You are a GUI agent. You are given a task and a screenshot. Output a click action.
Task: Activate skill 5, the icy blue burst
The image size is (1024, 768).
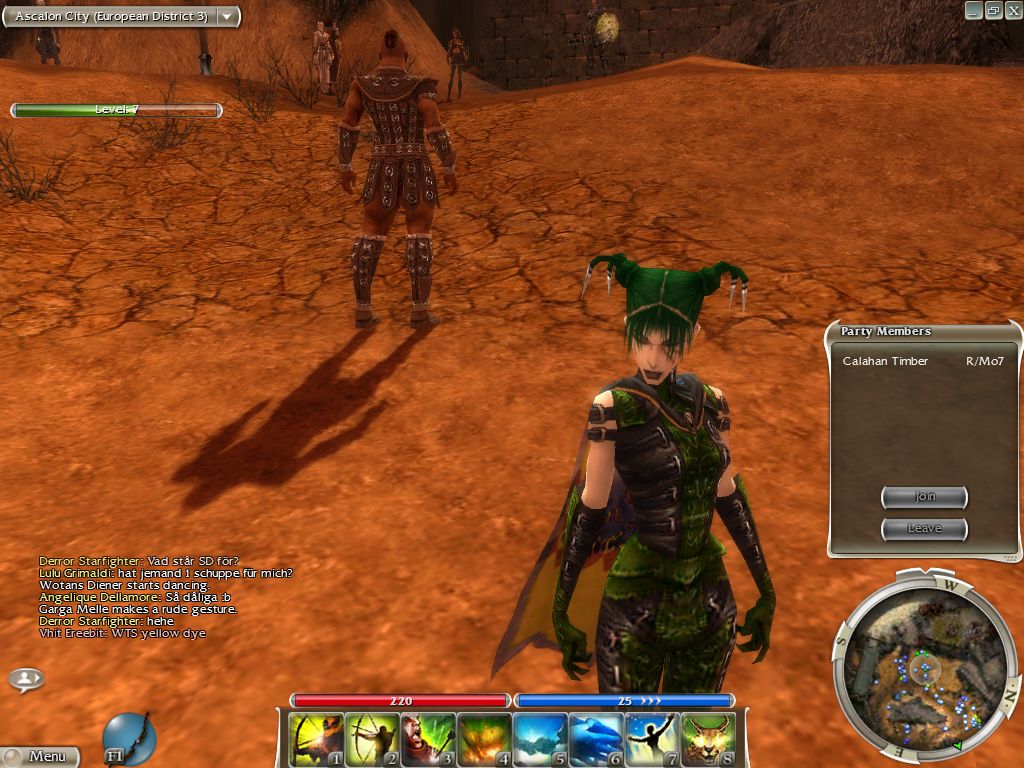(540, 739)
